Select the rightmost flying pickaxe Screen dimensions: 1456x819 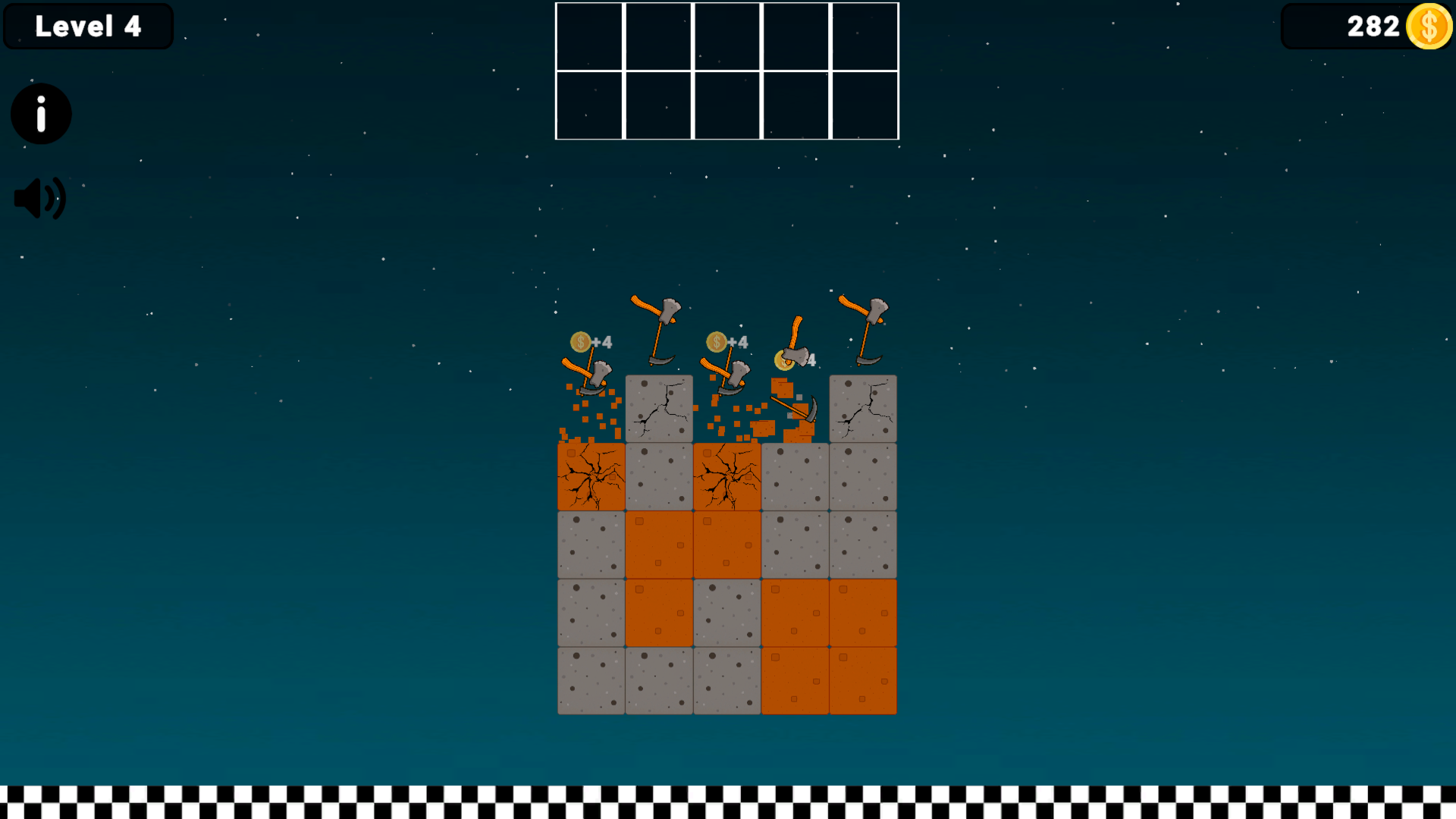coord(864,318)
